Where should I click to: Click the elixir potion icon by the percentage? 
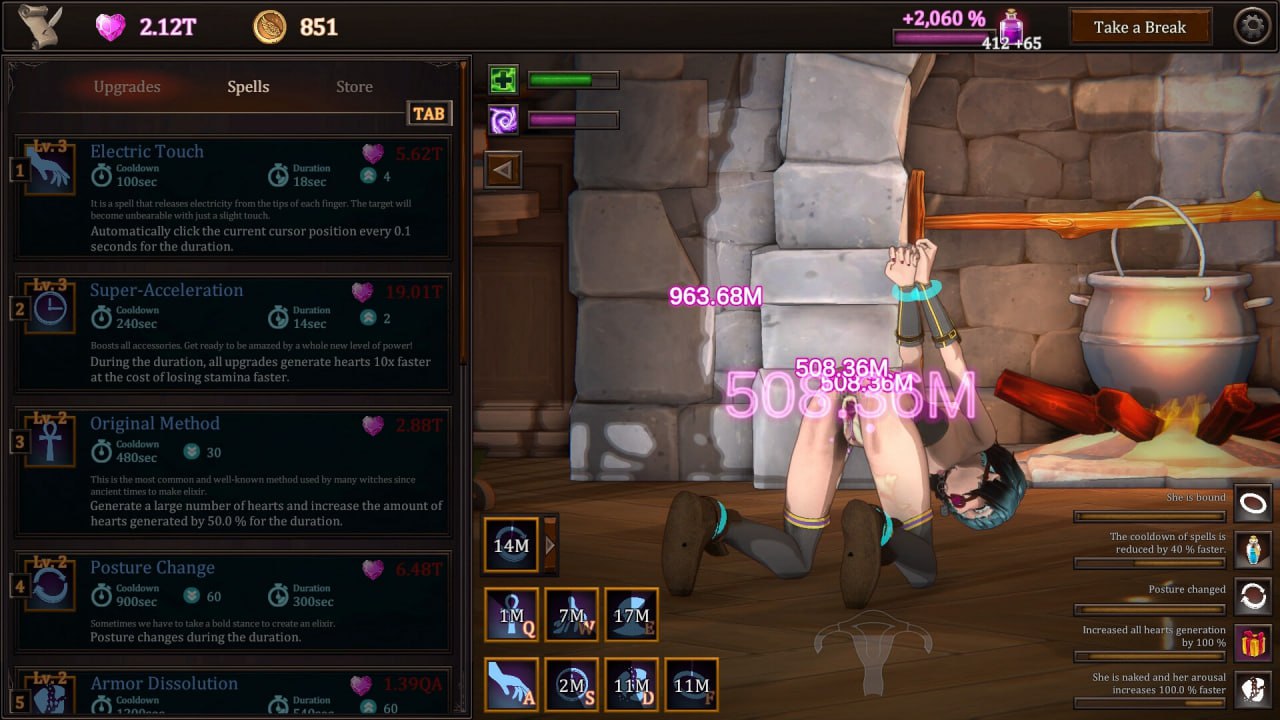click(x=1012, y=25)
